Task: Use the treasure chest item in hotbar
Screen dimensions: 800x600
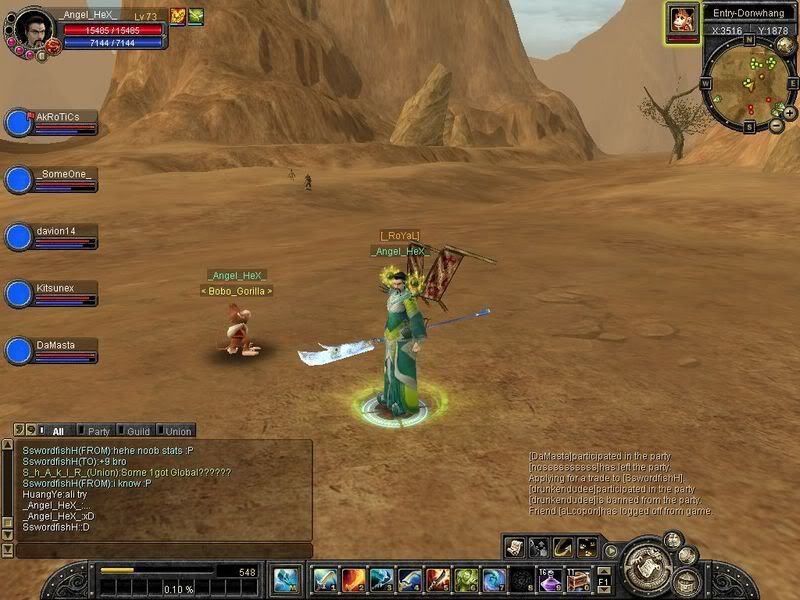Action: (578, 579)
